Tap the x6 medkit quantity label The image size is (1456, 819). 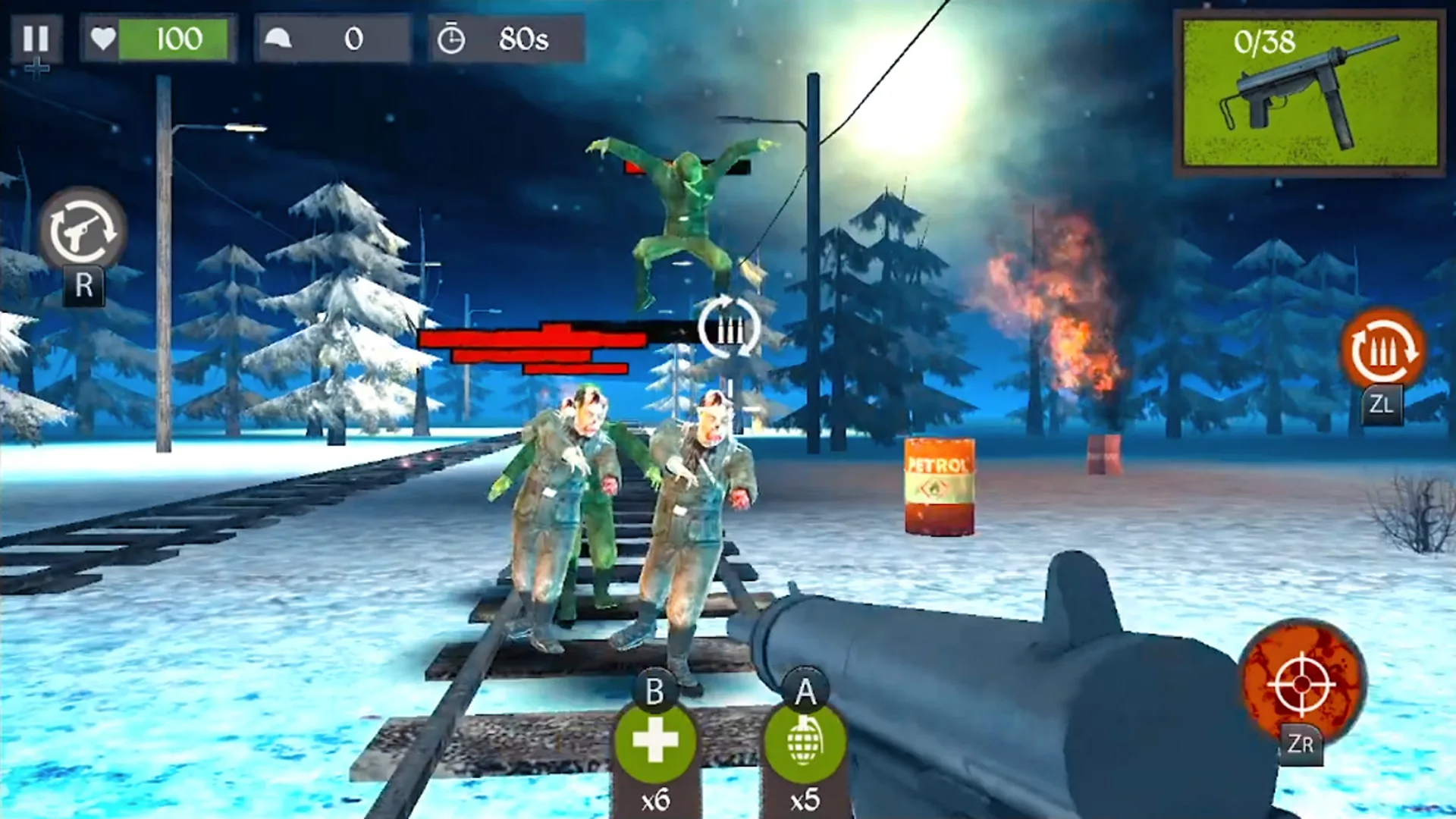click(x=657, y=799)
